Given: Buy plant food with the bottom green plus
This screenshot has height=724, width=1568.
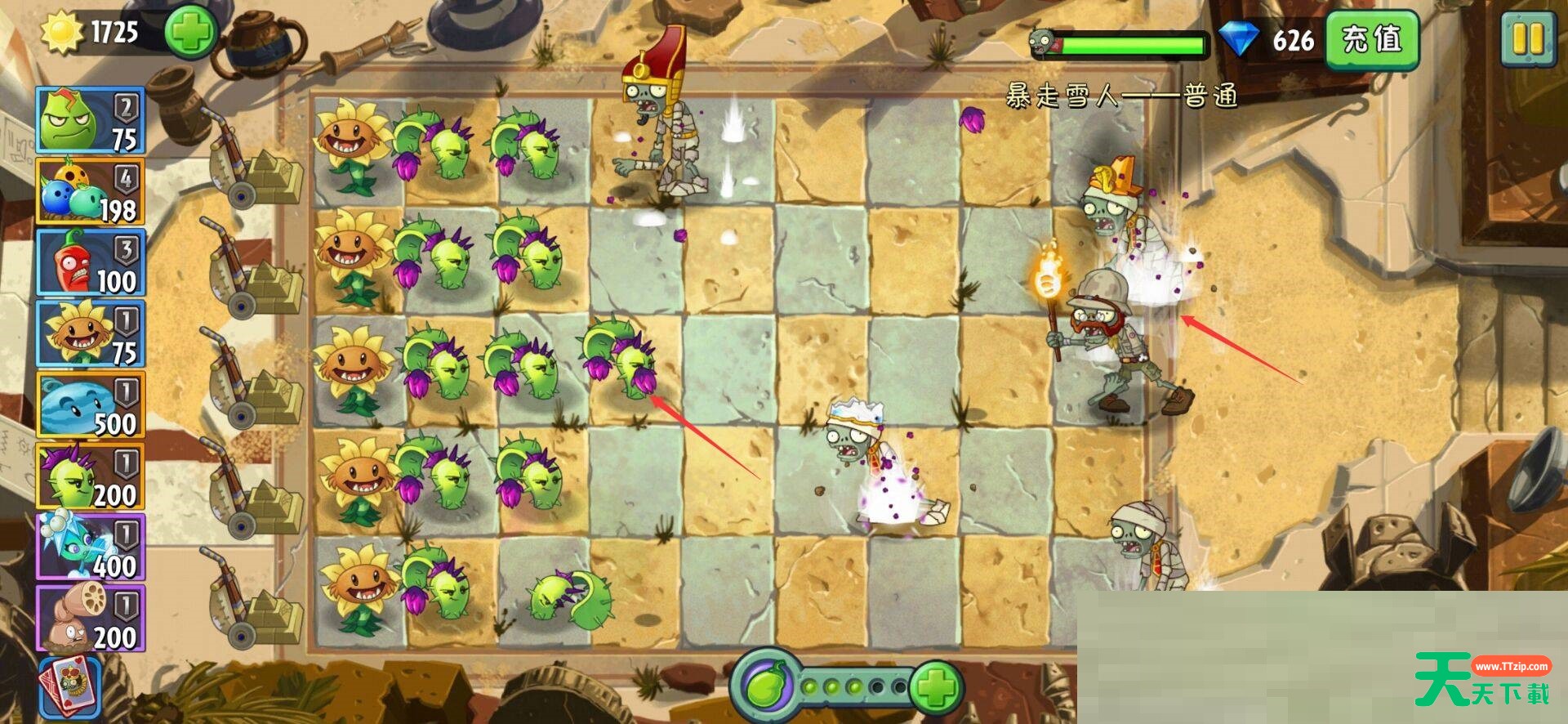Looking at the screenshot, I should 936,686.
